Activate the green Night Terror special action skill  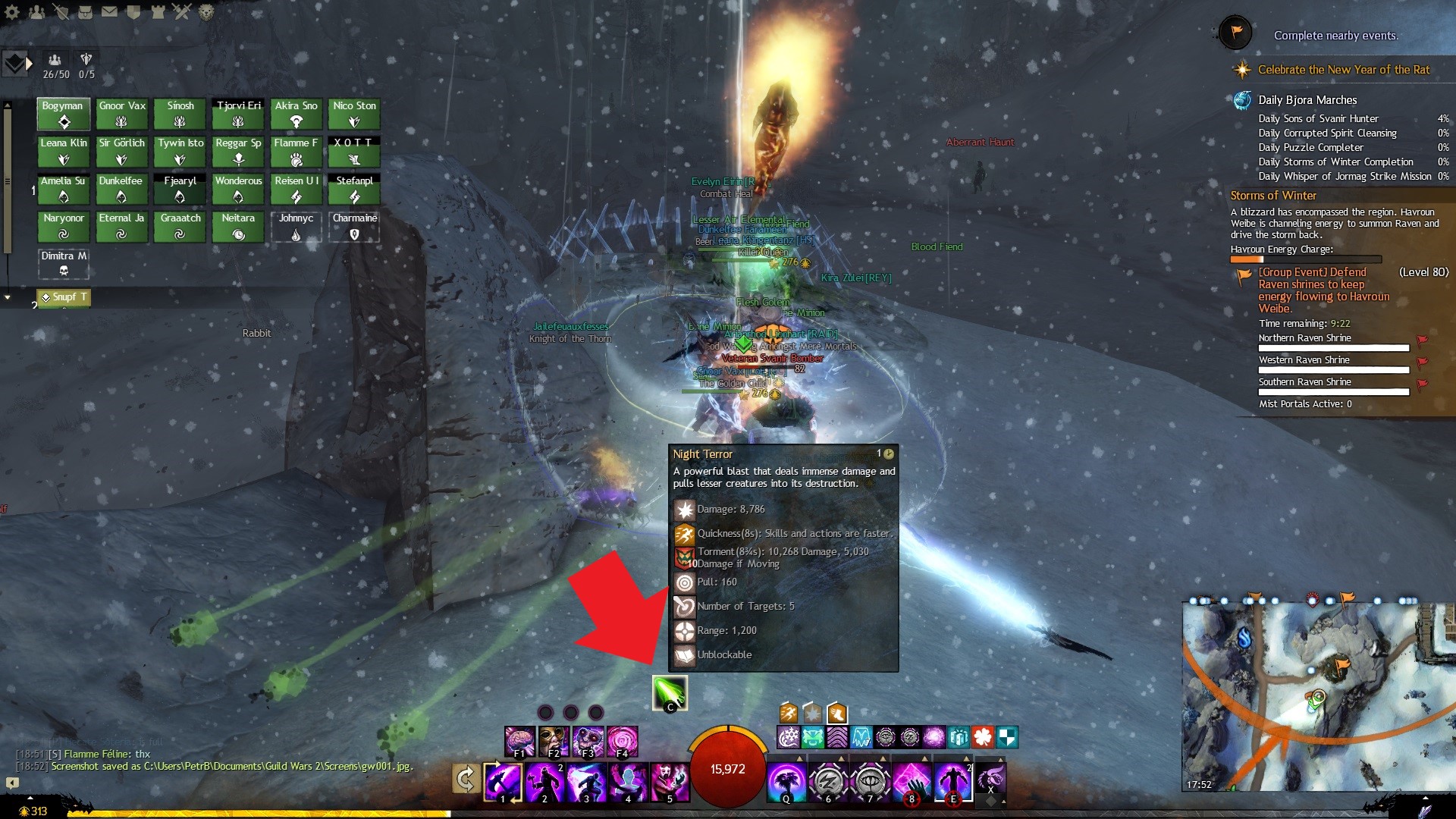pos(670,692)
